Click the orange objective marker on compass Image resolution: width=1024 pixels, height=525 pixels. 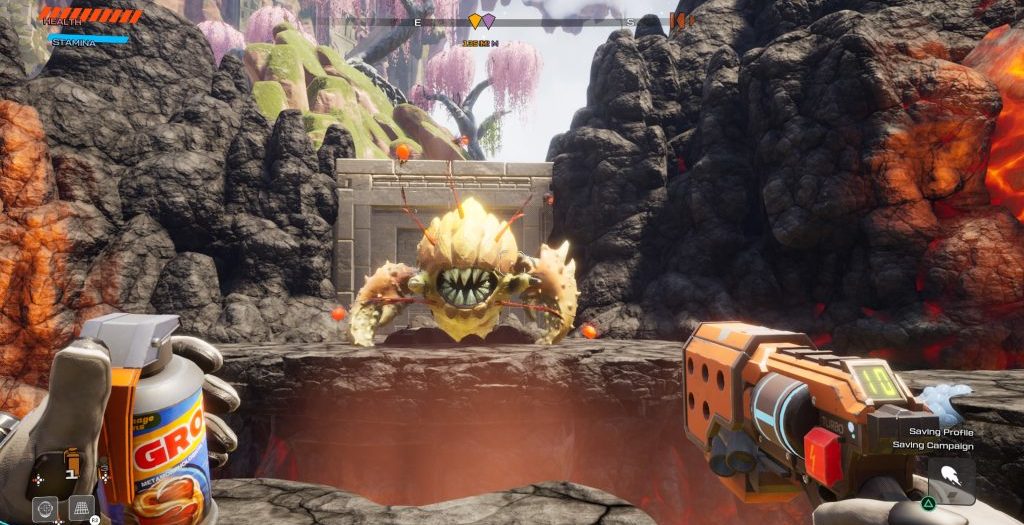[x=475, y=20]
